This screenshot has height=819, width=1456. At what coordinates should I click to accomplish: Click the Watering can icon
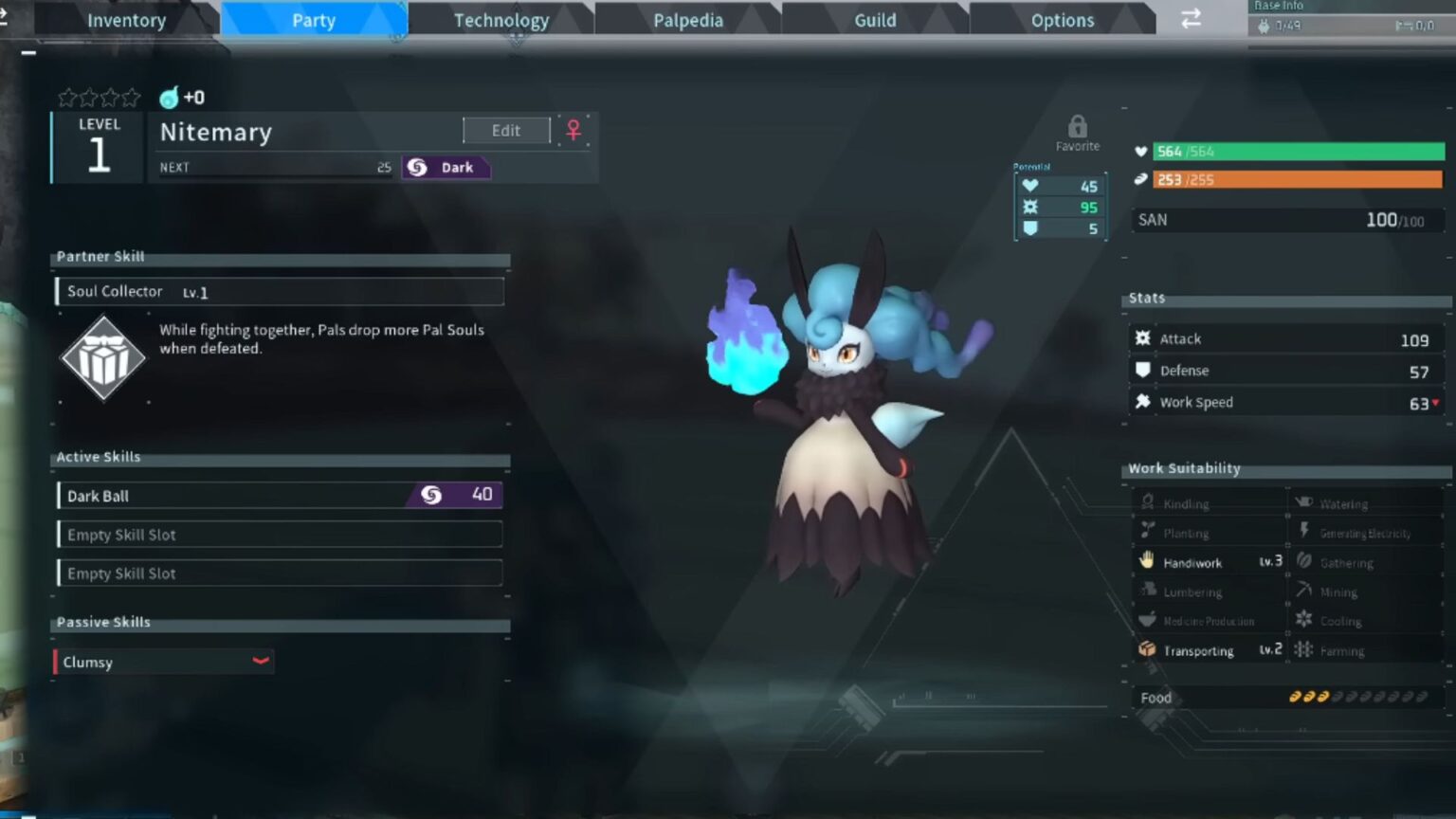(x=1305, y=502)
